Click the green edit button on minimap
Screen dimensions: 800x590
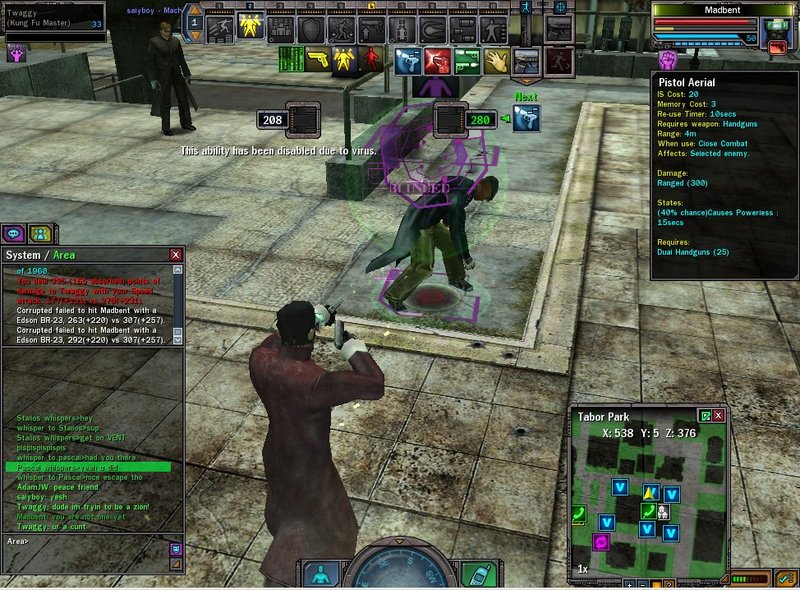pos(705,415)
